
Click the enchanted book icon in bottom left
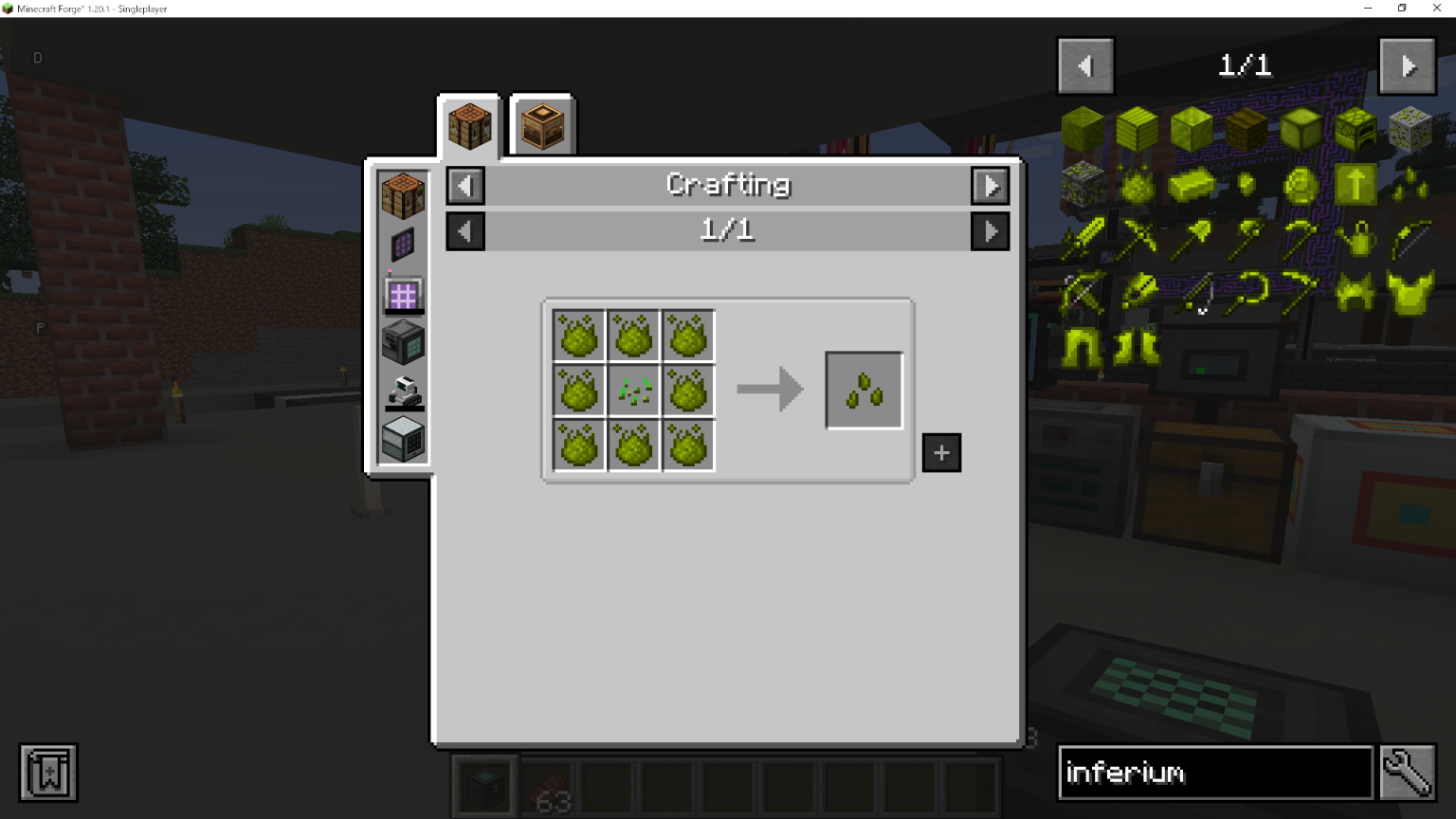click(x=47, y=772)
